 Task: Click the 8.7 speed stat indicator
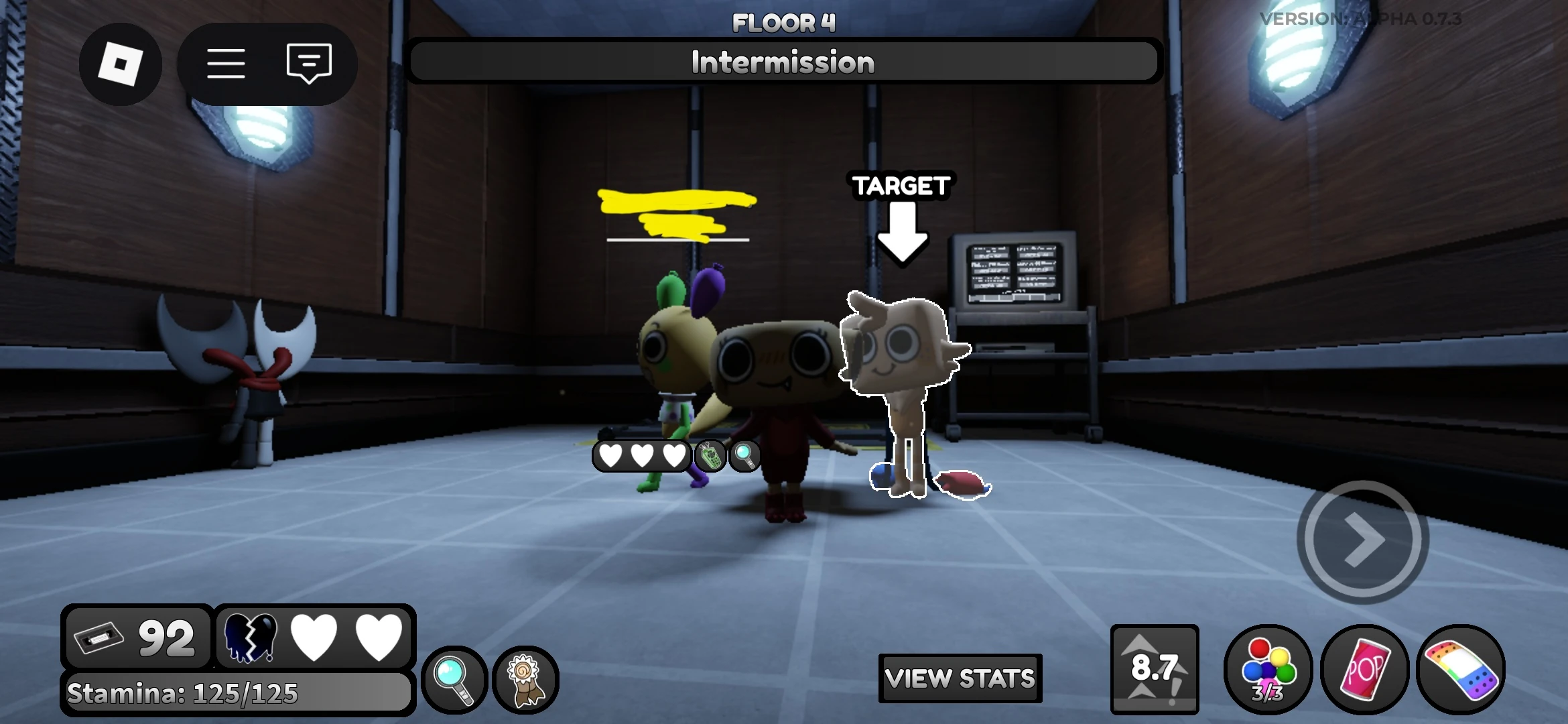click(x=1154, y=668)
